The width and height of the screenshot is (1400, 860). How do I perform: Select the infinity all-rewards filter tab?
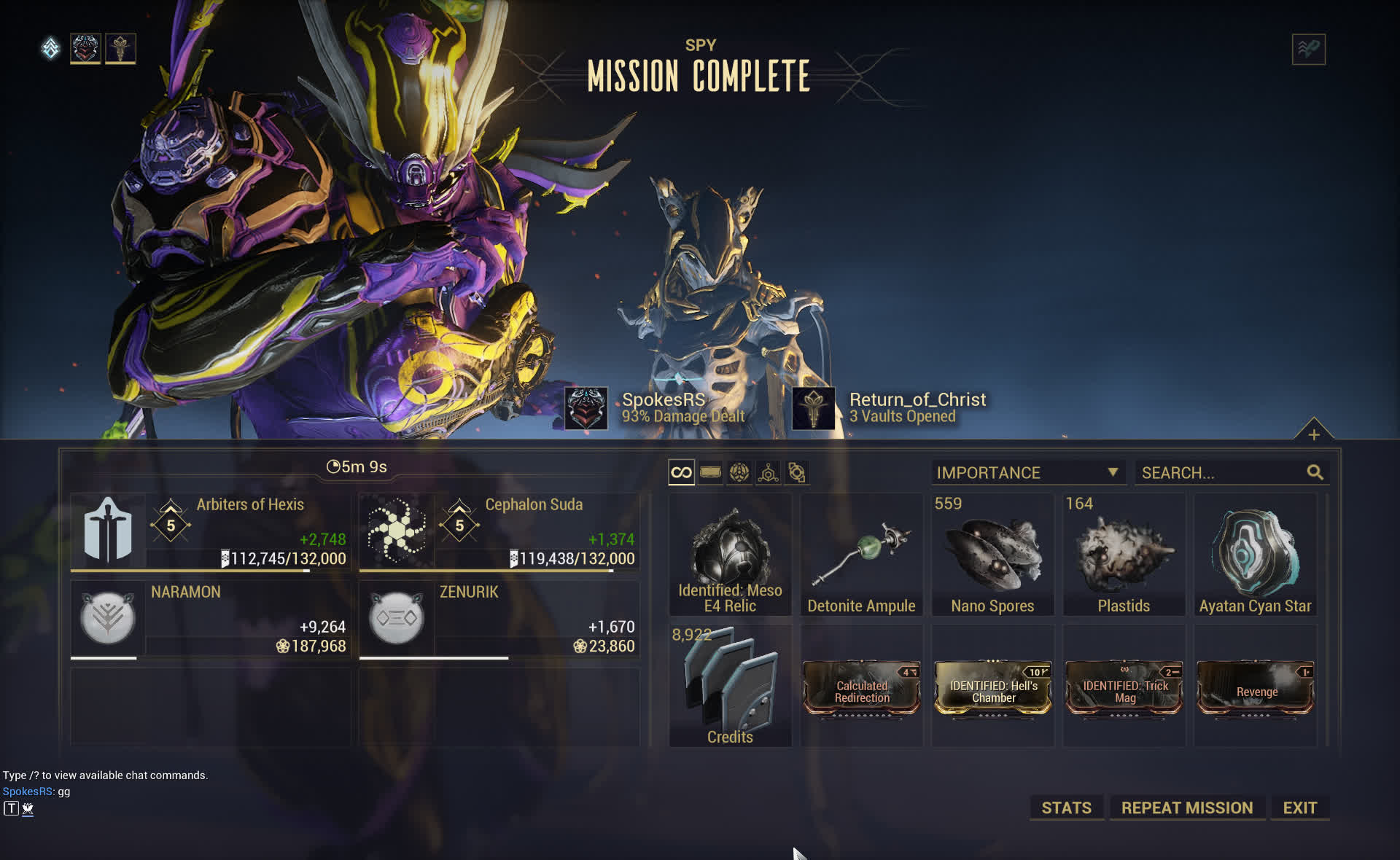(681, 472)
